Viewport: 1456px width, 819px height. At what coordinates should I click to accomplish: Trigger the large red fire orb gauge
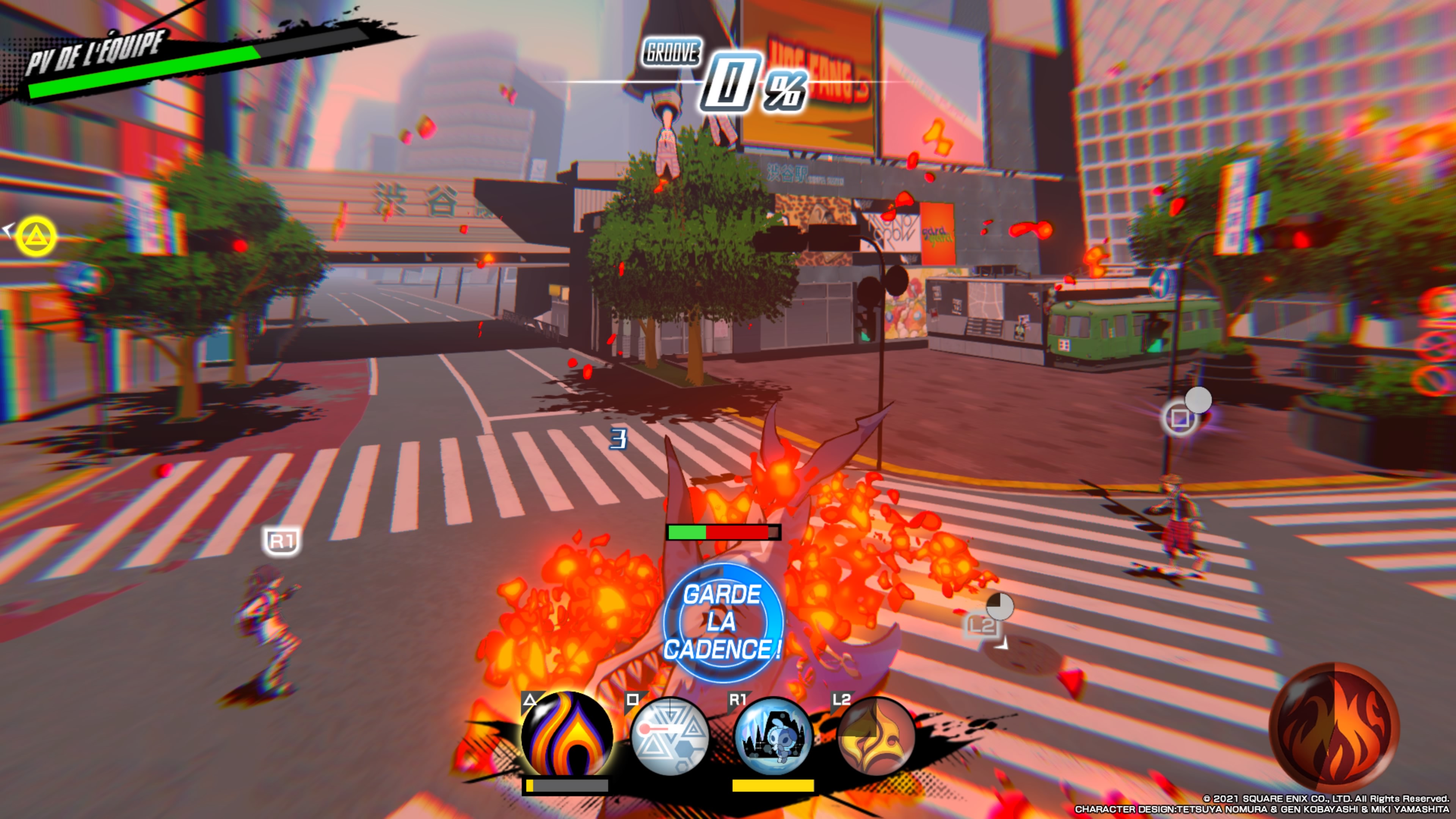tap(1335, 728)
